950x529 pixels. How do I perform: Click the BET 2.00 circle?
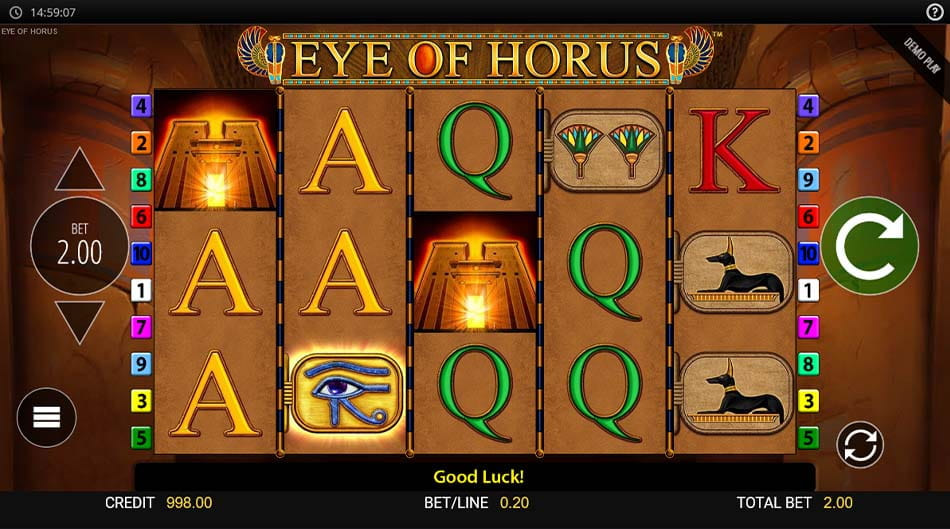(80, 246)
